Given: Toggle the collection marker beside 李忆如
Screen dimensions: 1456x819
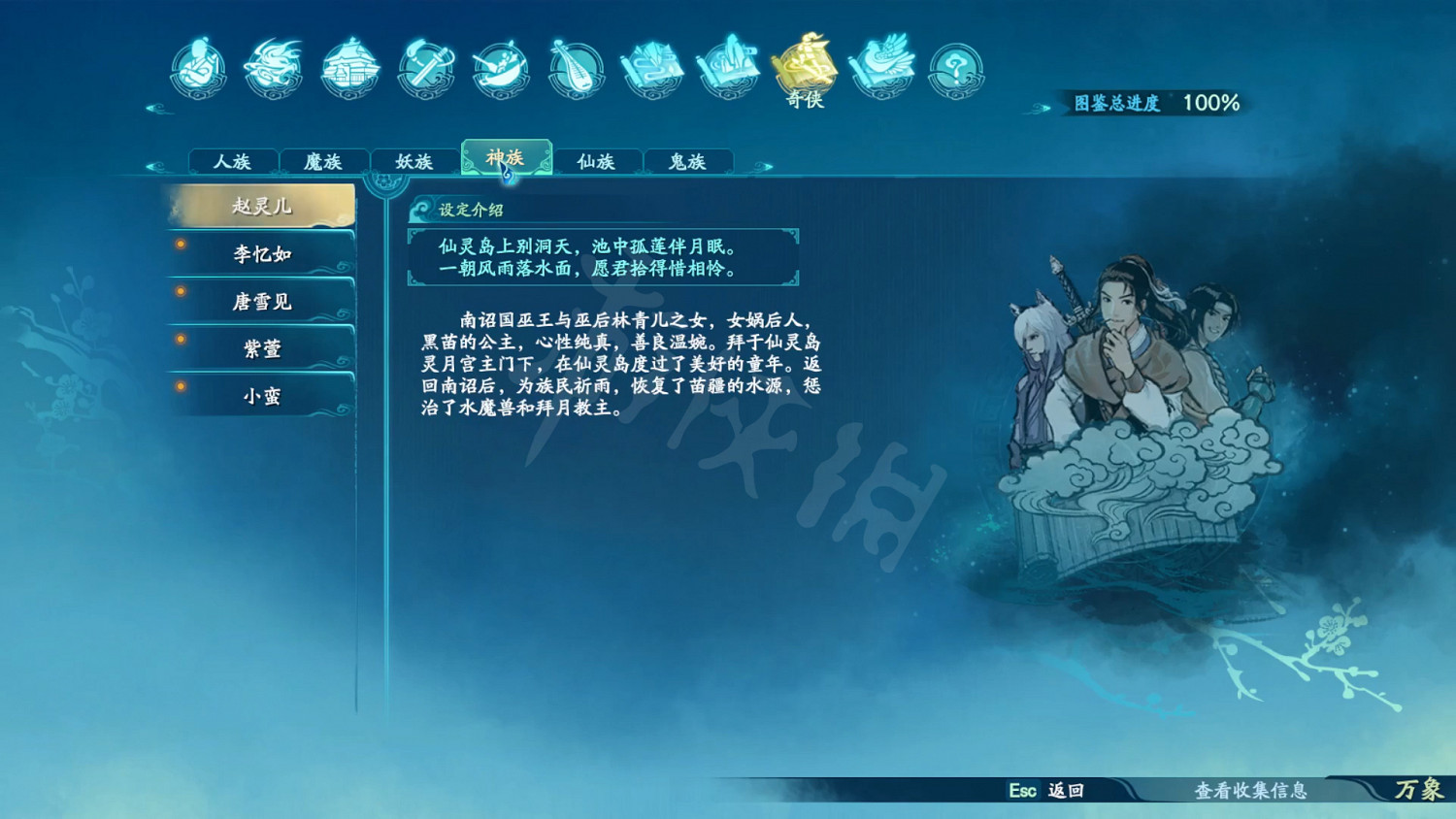Looking at the screenshot, I should click(x=180, y=246).
